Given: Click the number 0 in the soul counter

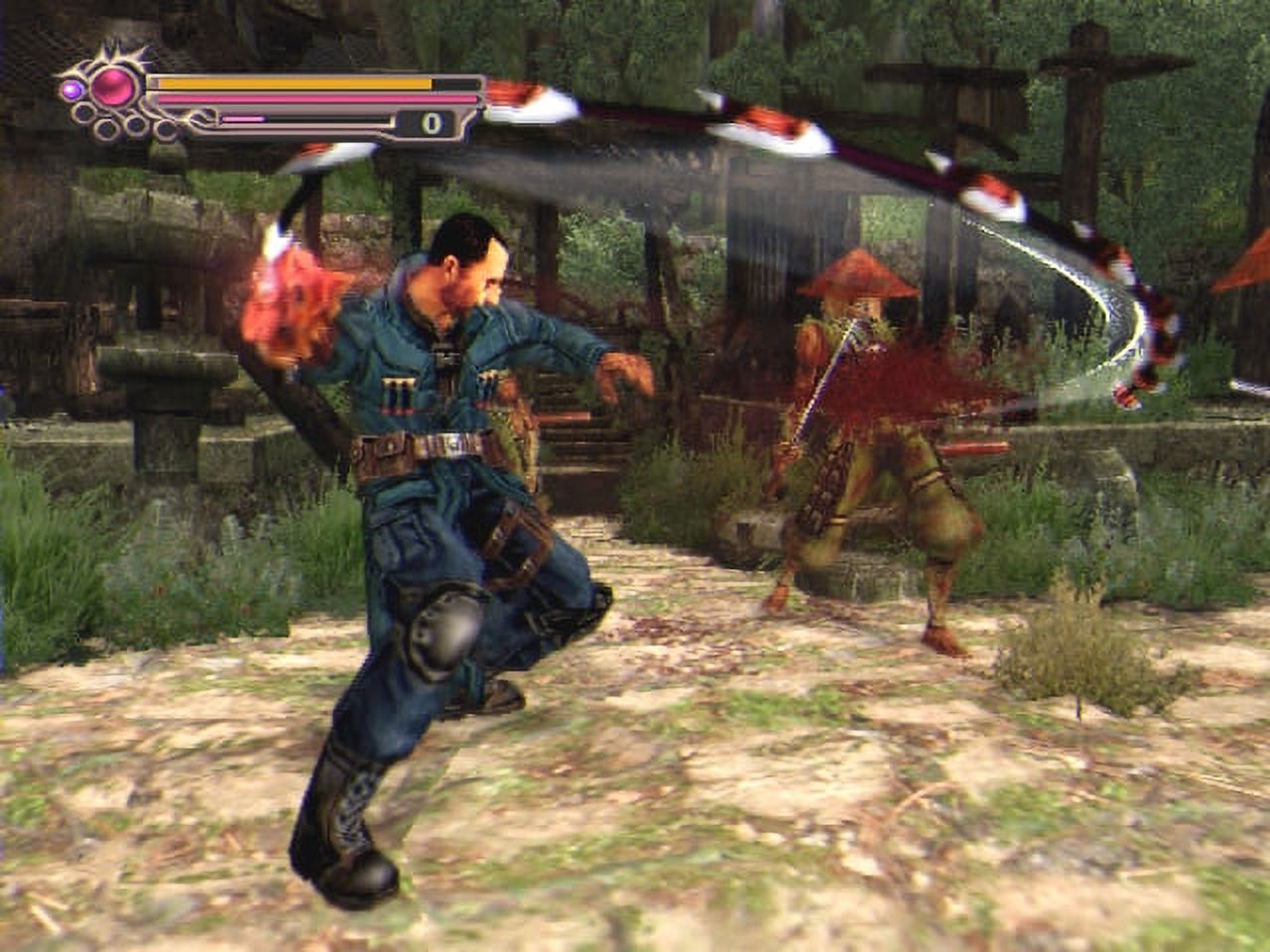Looking at the screenshot, I should coord(431,121).
